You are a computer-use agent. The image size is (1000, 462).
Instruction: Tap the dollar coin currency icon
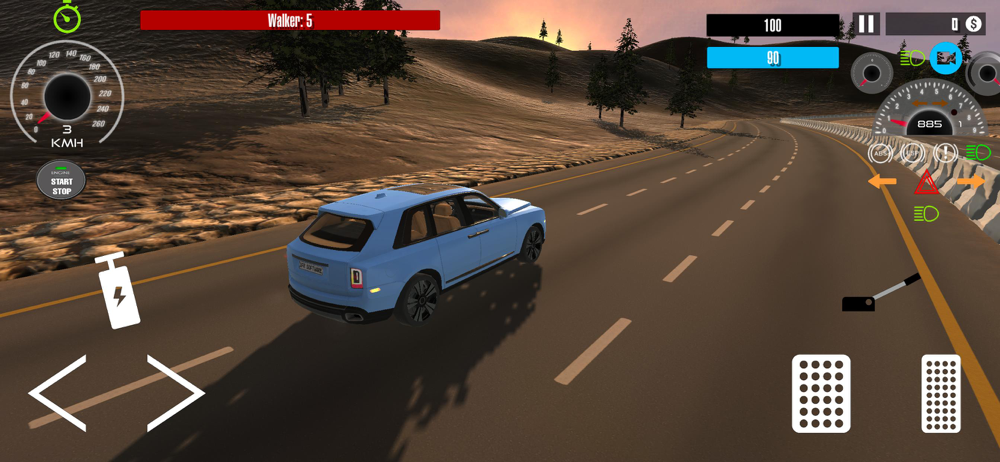pyautogui.click(x=973, y=23)
